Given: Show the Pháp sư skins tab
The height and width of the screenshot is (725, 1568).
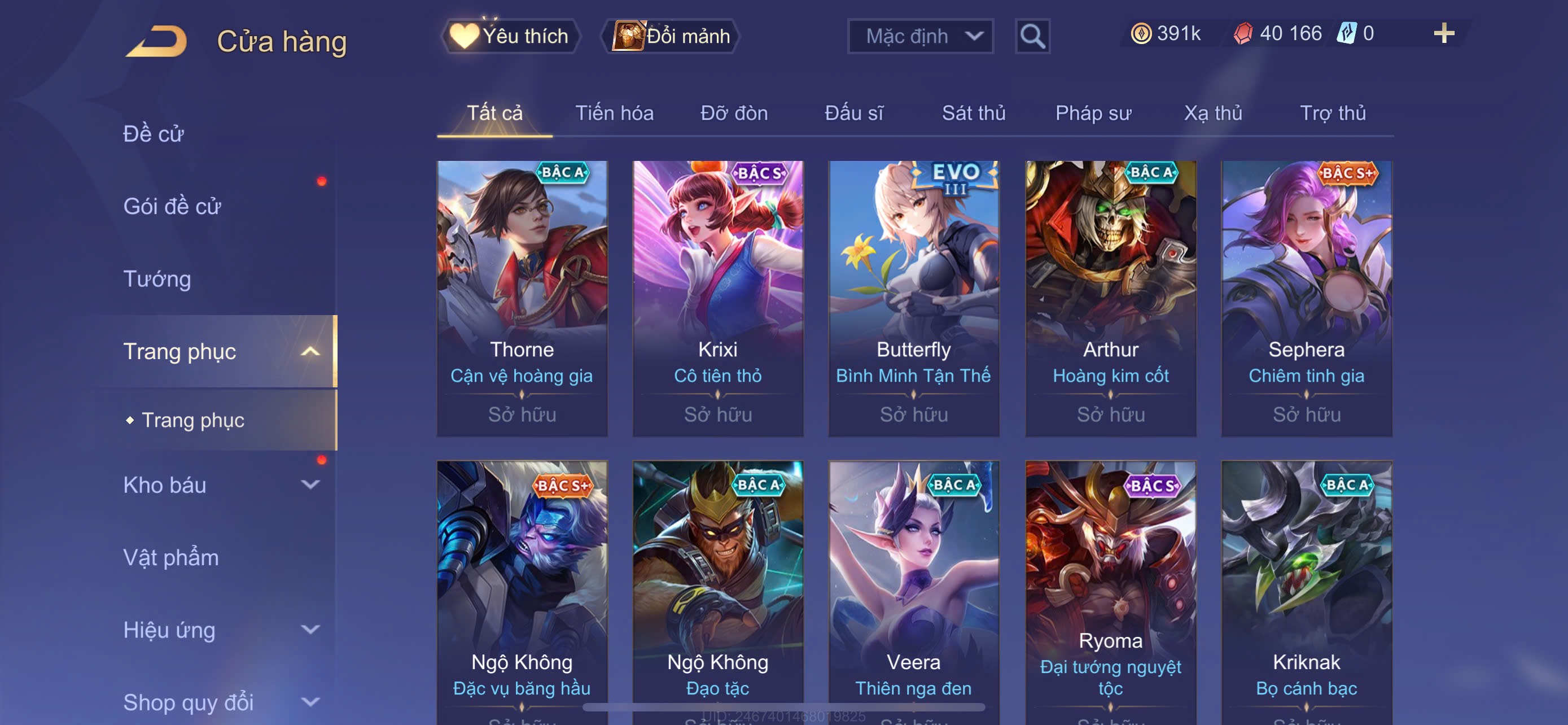Looking at the screenshot, I should pyautogui.click(x=1093, y=113).
